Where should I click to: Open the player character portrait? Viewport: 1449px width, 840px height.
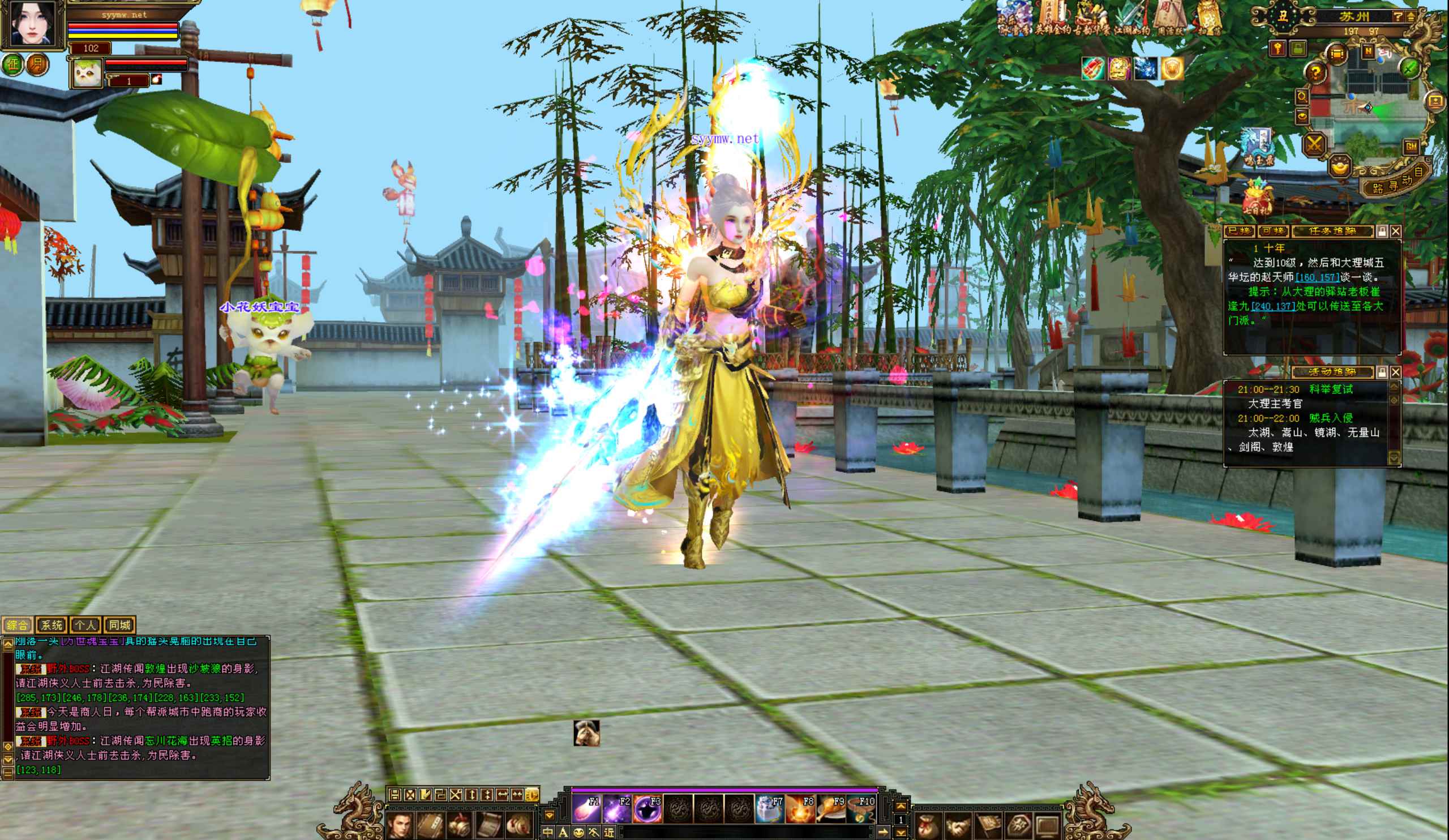(x=32, y=23)
